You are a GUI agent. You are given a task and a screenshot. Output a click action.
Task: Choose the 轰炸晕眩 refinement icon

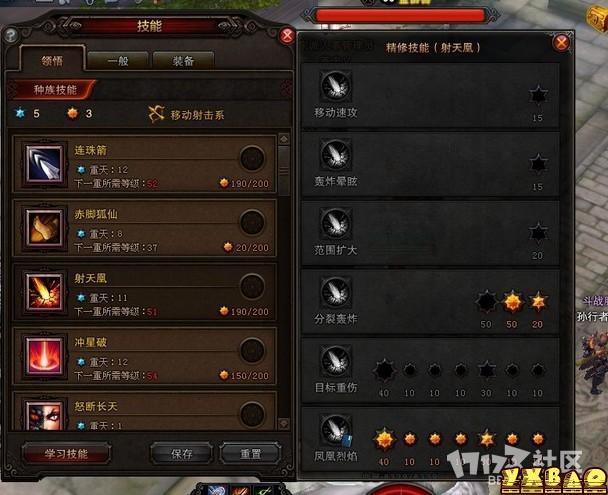pyautogui.click(x=332, y=153)
